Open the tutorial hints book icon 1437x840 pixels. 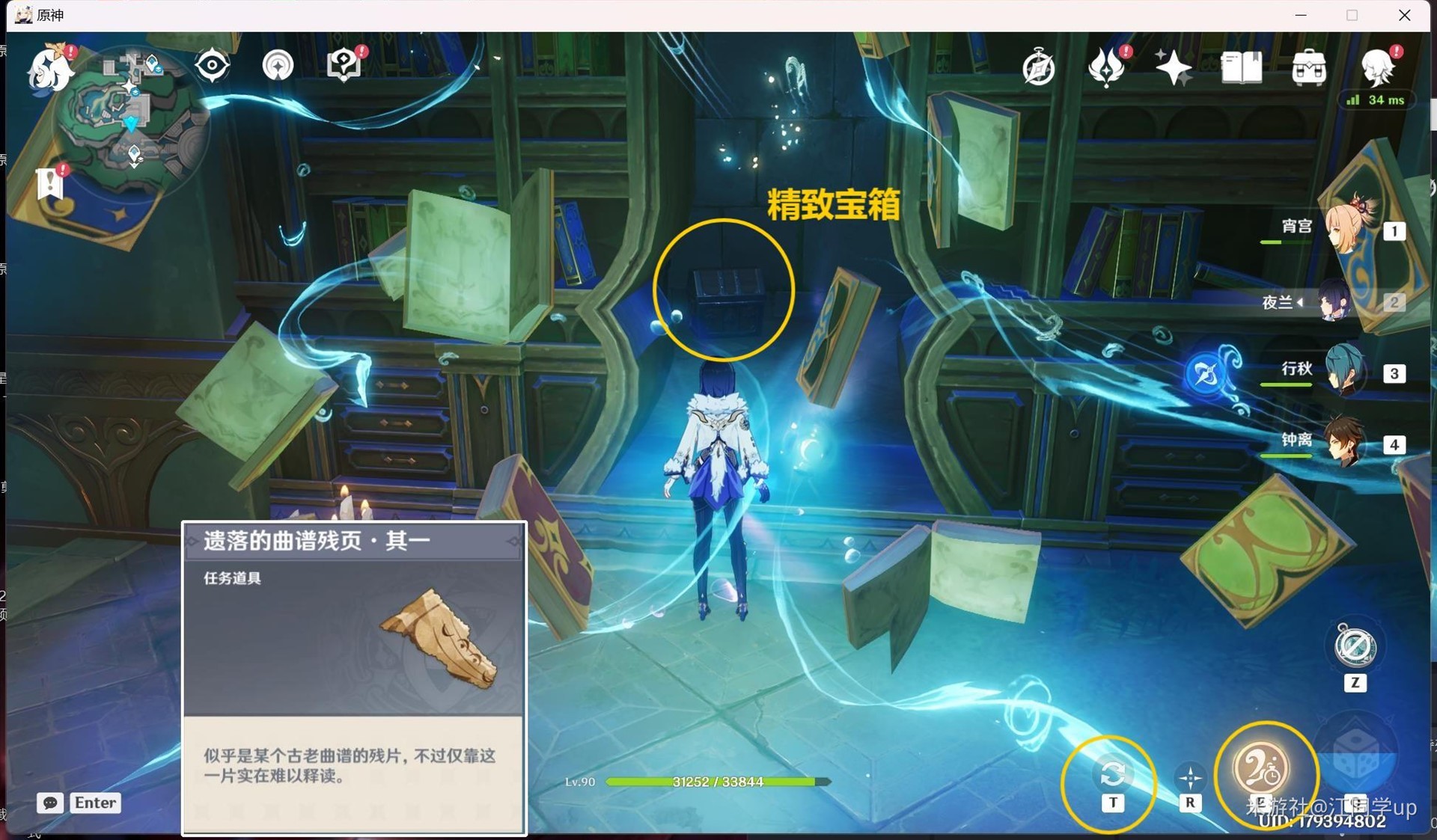[342, 65]
